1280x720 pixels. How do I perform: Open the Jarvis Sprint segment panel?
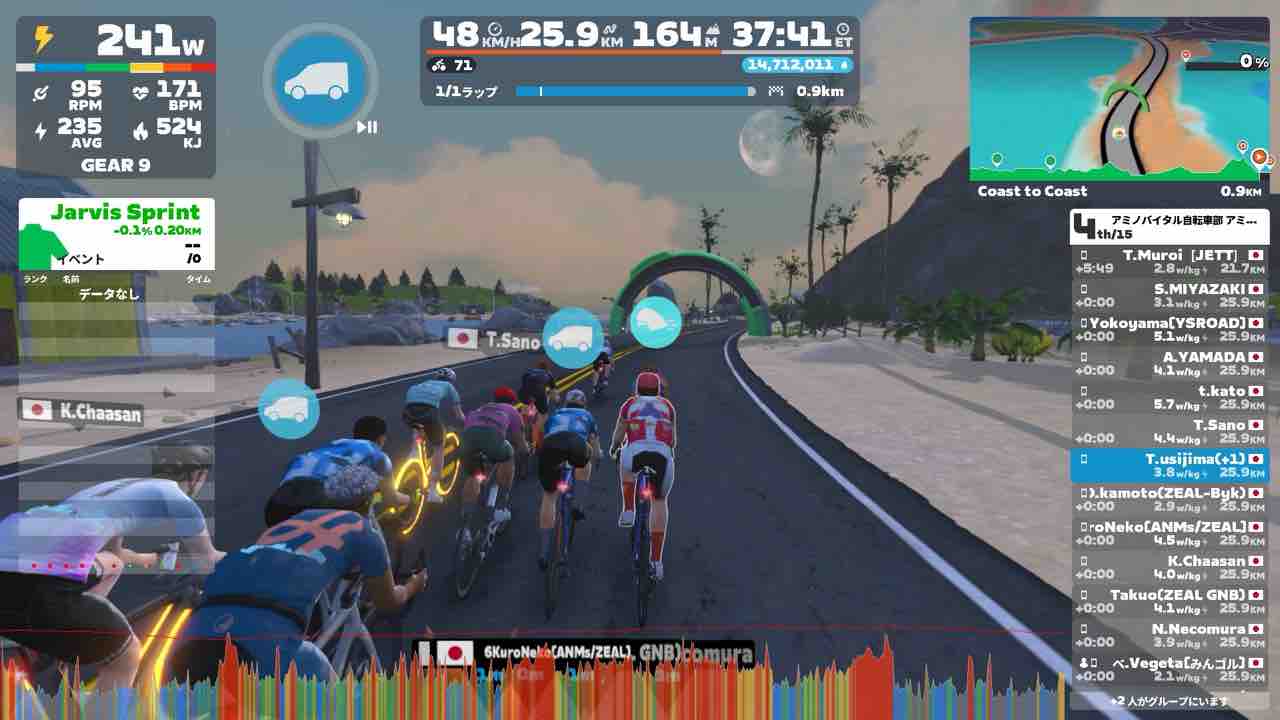tap(116, 234)
